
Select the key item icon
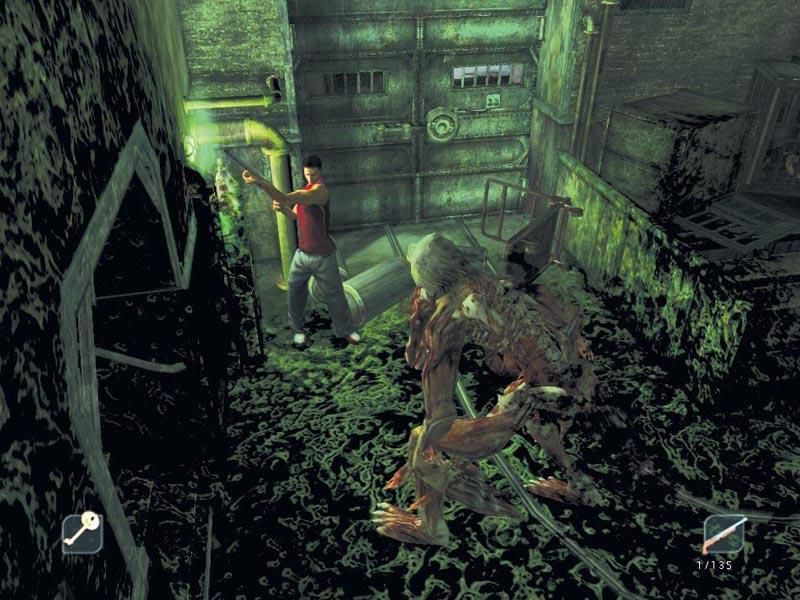pyautogui.click(x=82, y=533)
